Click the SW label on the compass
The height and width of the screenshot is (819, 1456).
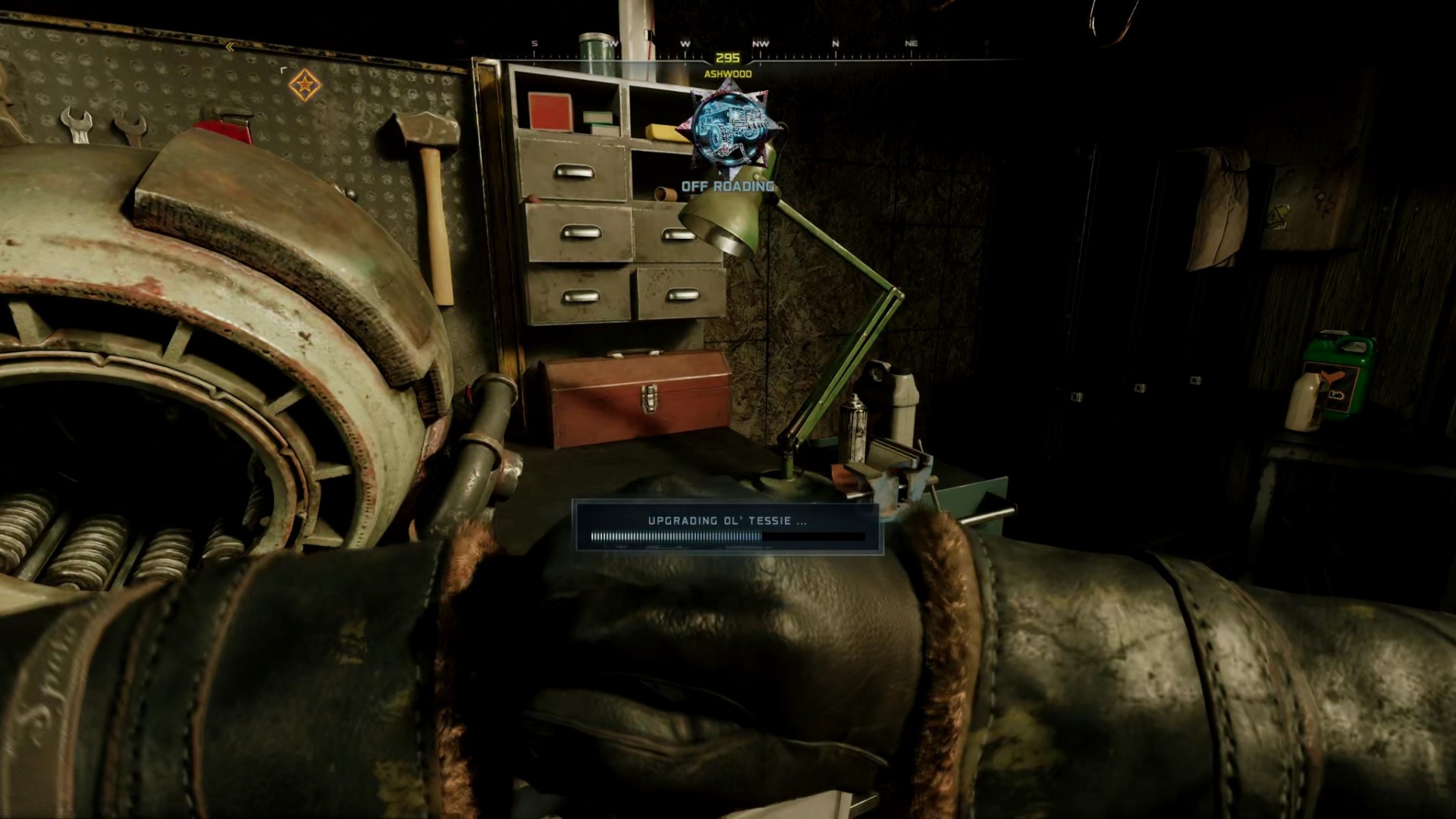pyautogui.click(x=609, y=43)
